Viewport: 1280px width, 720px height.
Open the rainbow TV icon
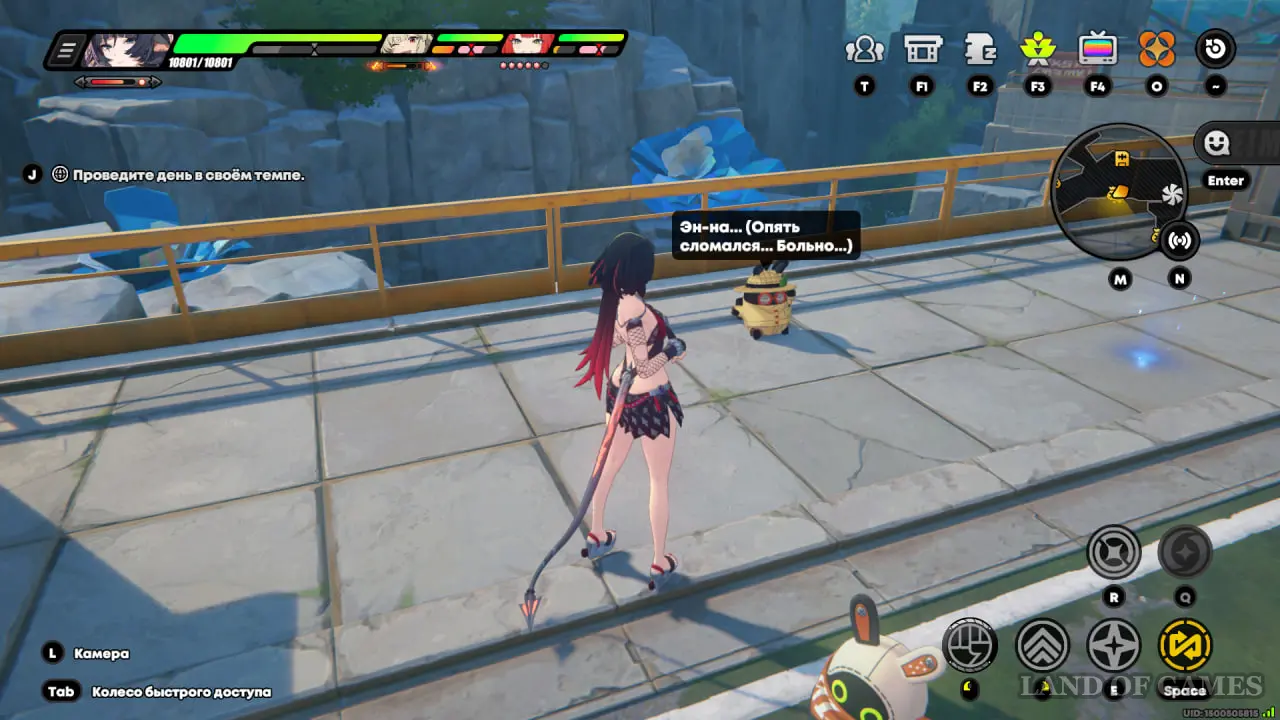[x=1097, y=49]
